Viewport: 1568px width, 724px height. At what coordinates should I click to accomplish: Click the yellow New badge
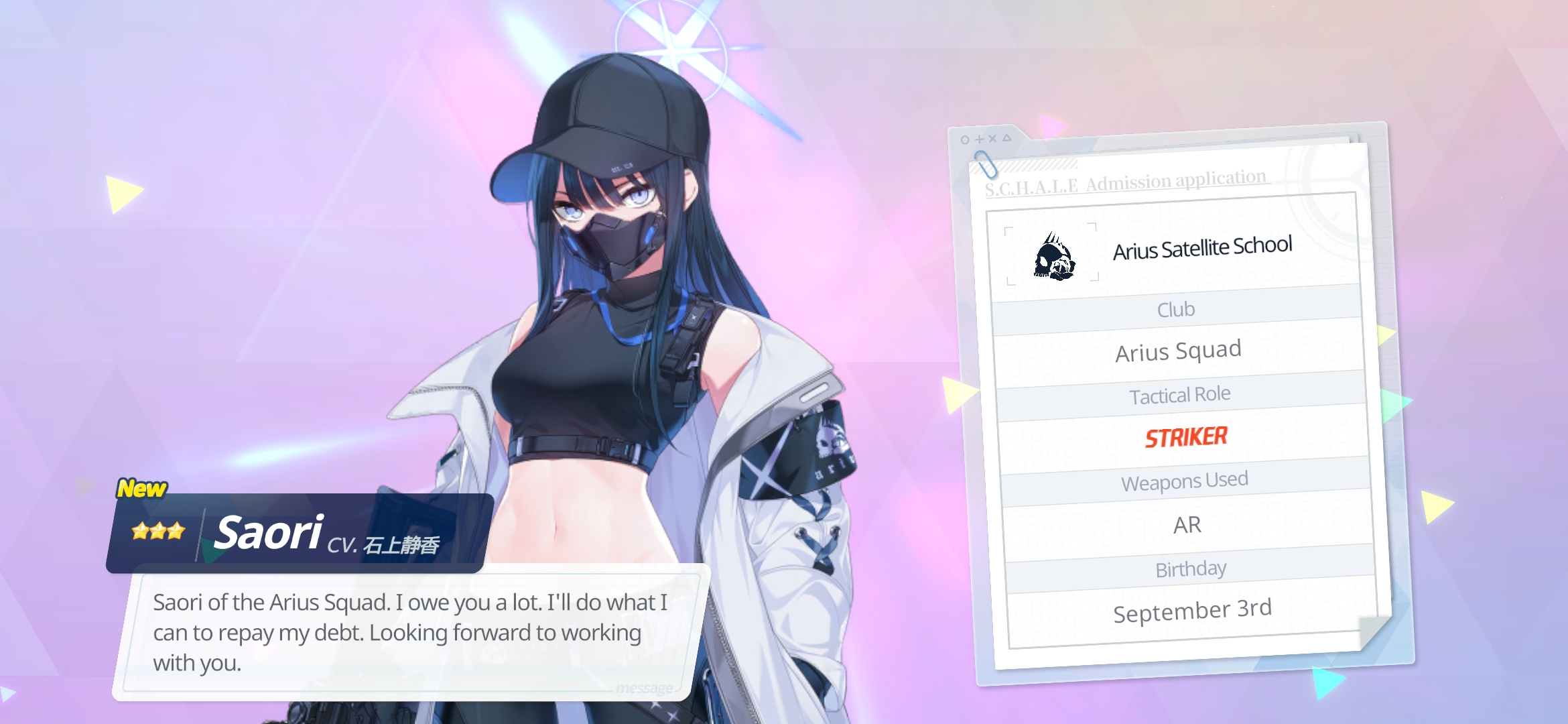point(142,490)
